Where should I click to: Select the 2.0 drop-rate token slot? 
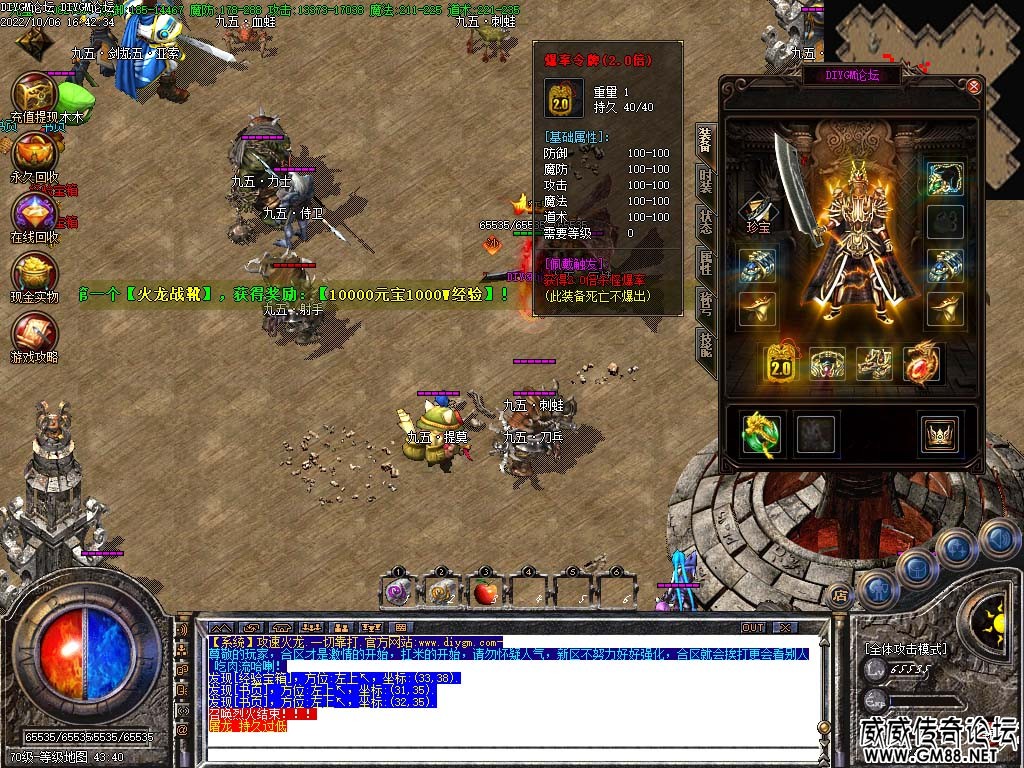click(780, 364)
